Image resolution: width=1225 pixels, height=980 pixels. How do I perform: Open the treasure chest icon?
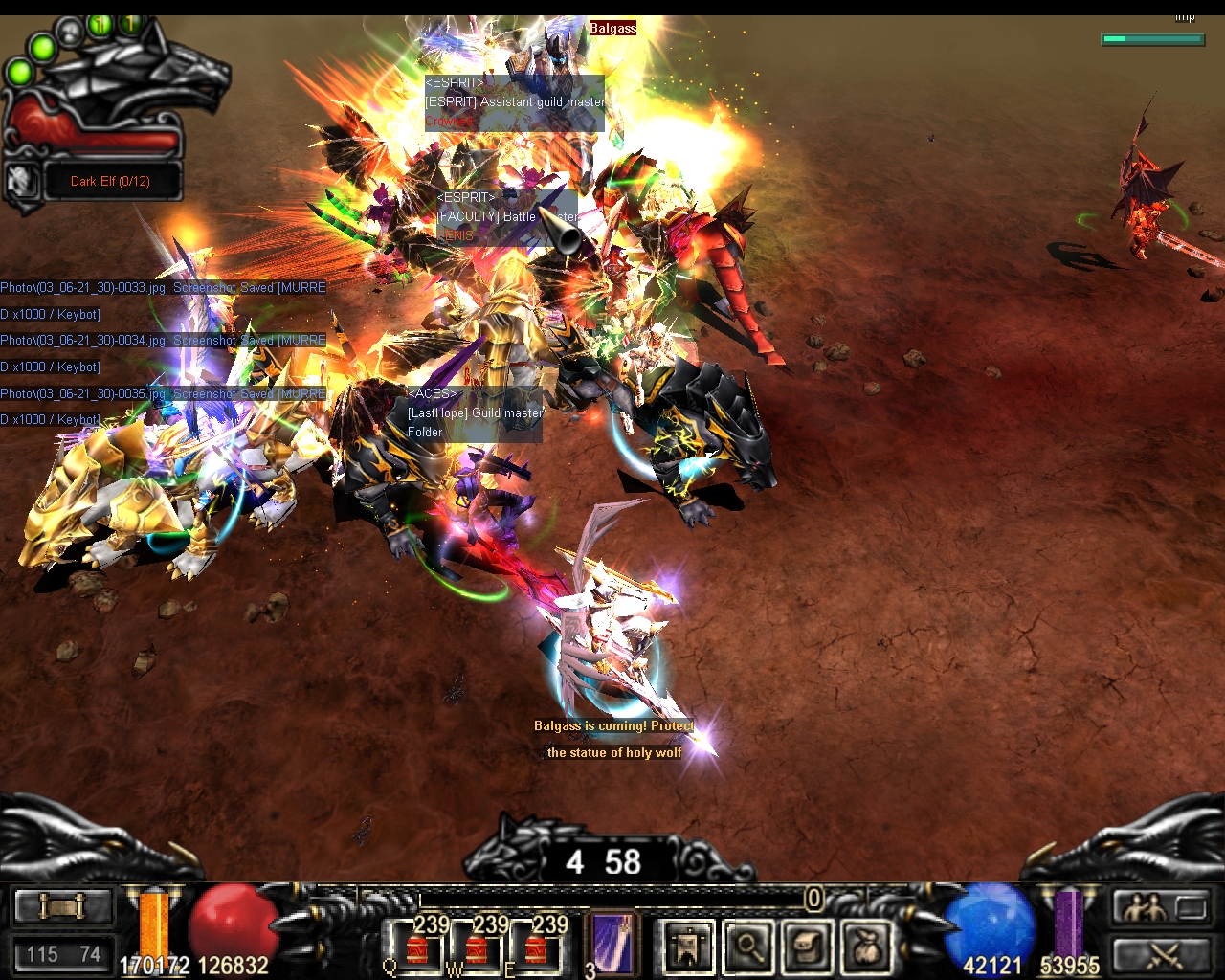(807, 947)
